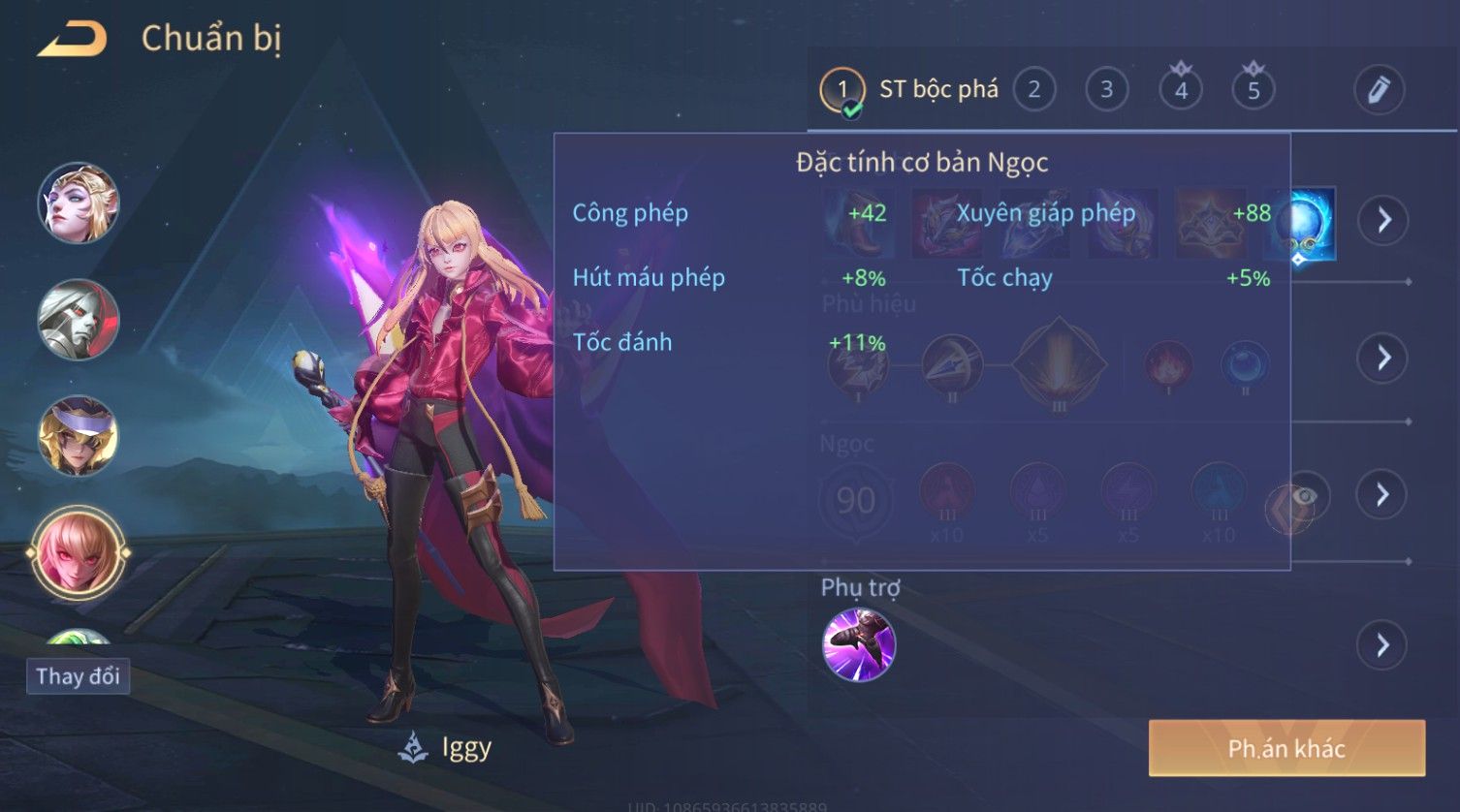This screenshot has width=1460, height=812.
Task: Click the Thay đổi button
Action: point(78,676)
